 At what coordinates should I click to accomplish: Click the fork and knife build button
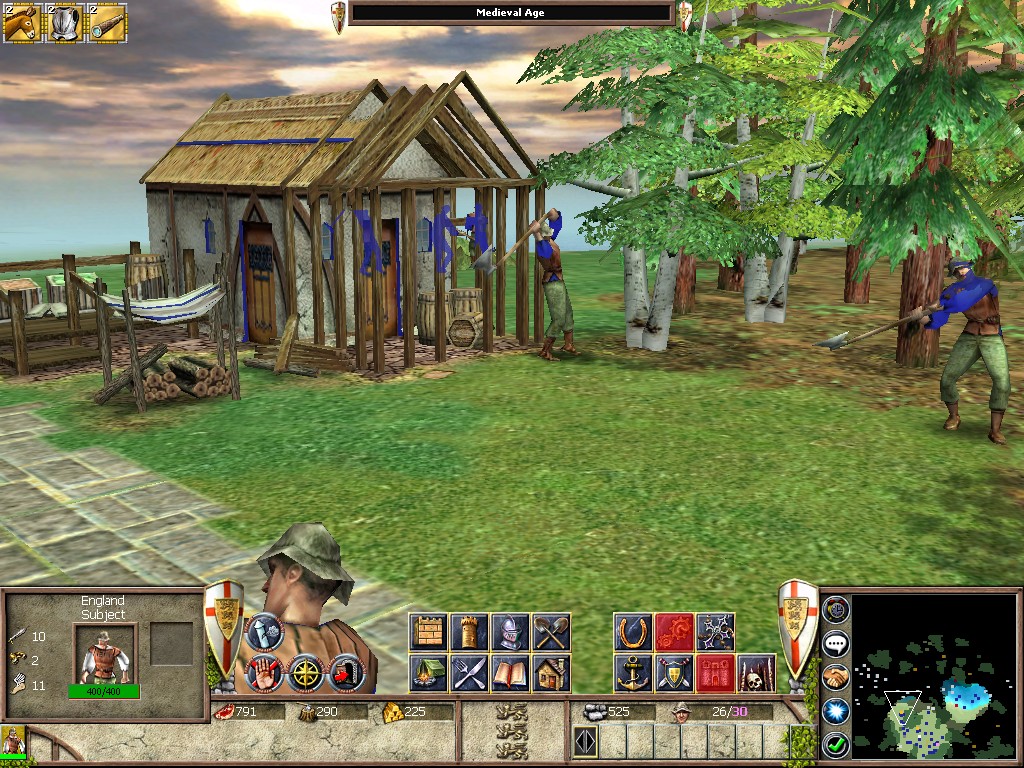pyautogui.click(x=469, y=673)
